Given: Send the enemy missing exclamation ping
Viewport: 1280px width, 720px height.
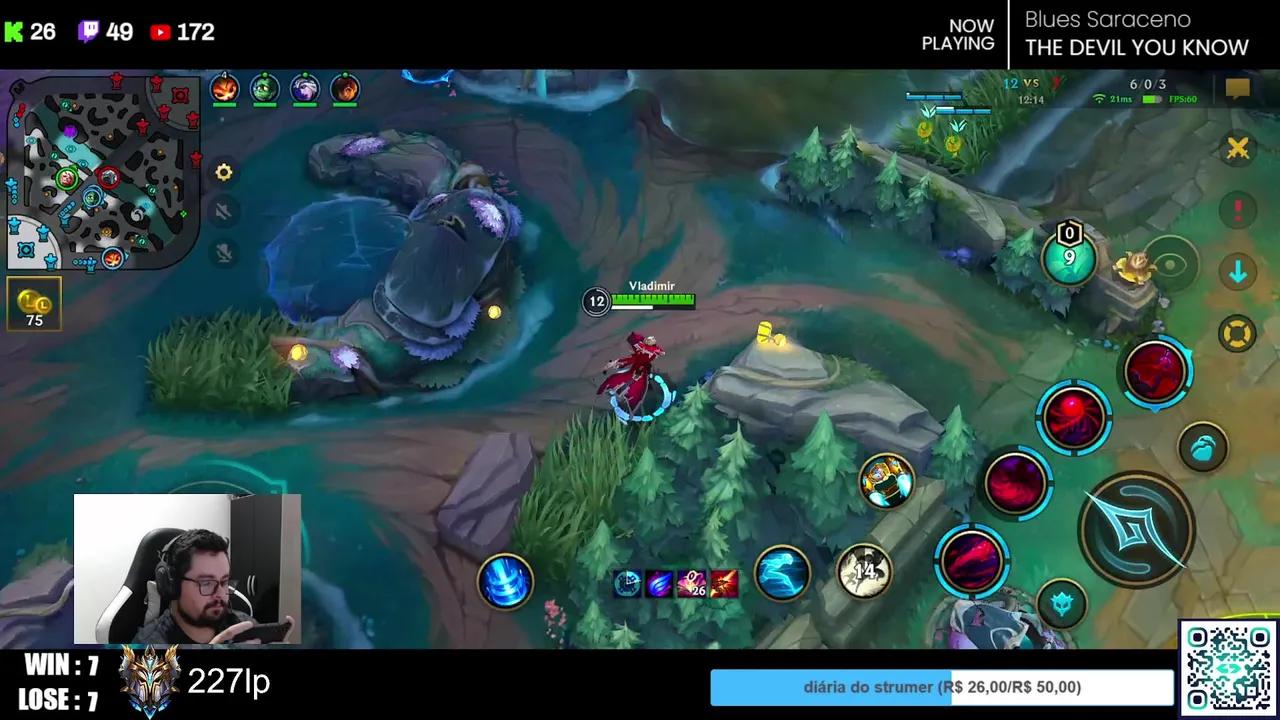Looking at the screenshot, I should tap(1238, 210).
